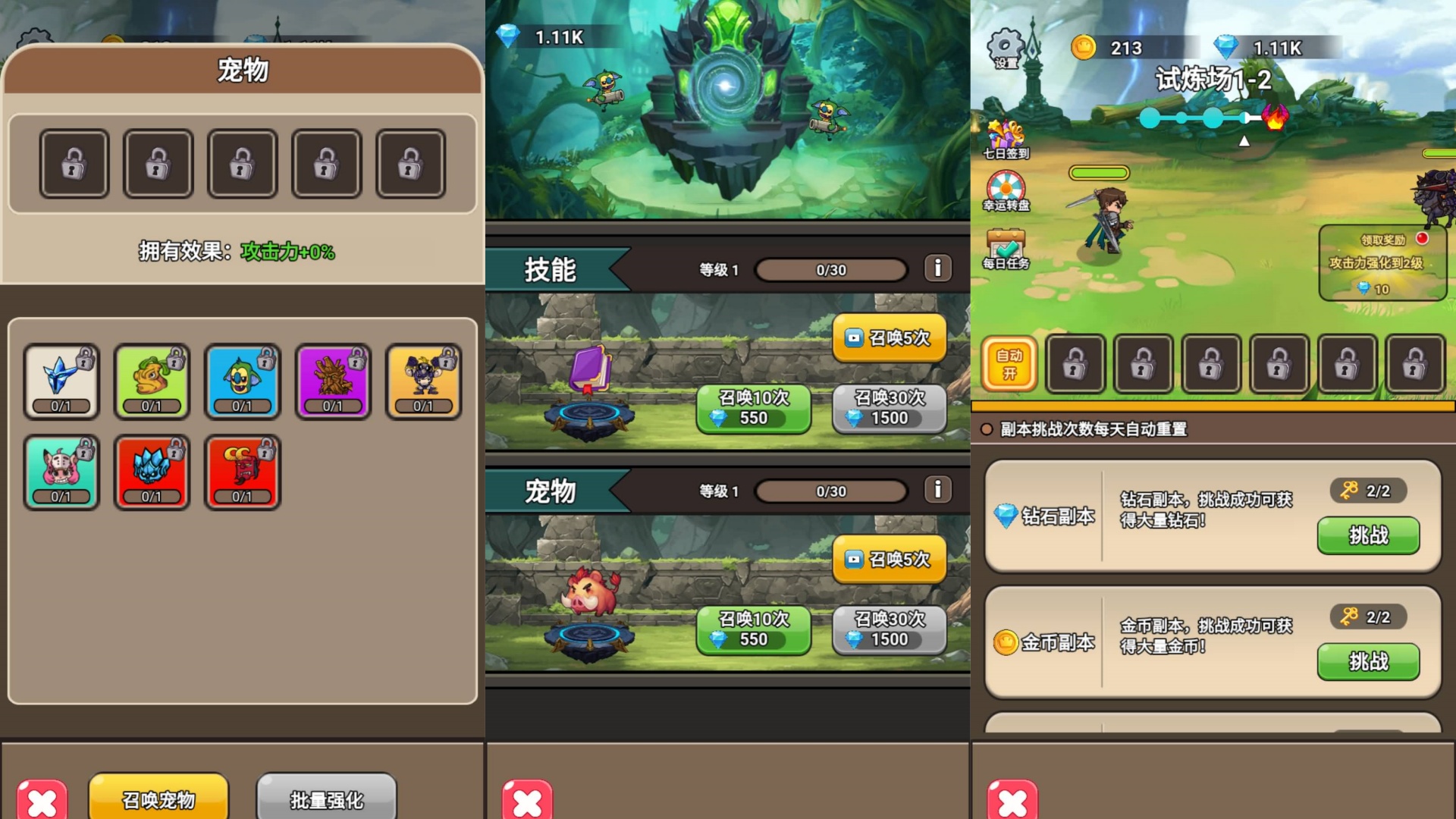Tap 批量强化 batch enhance button
This screenshot has height=819, width=1456.
pyautogui.click(x=326, y=798)
